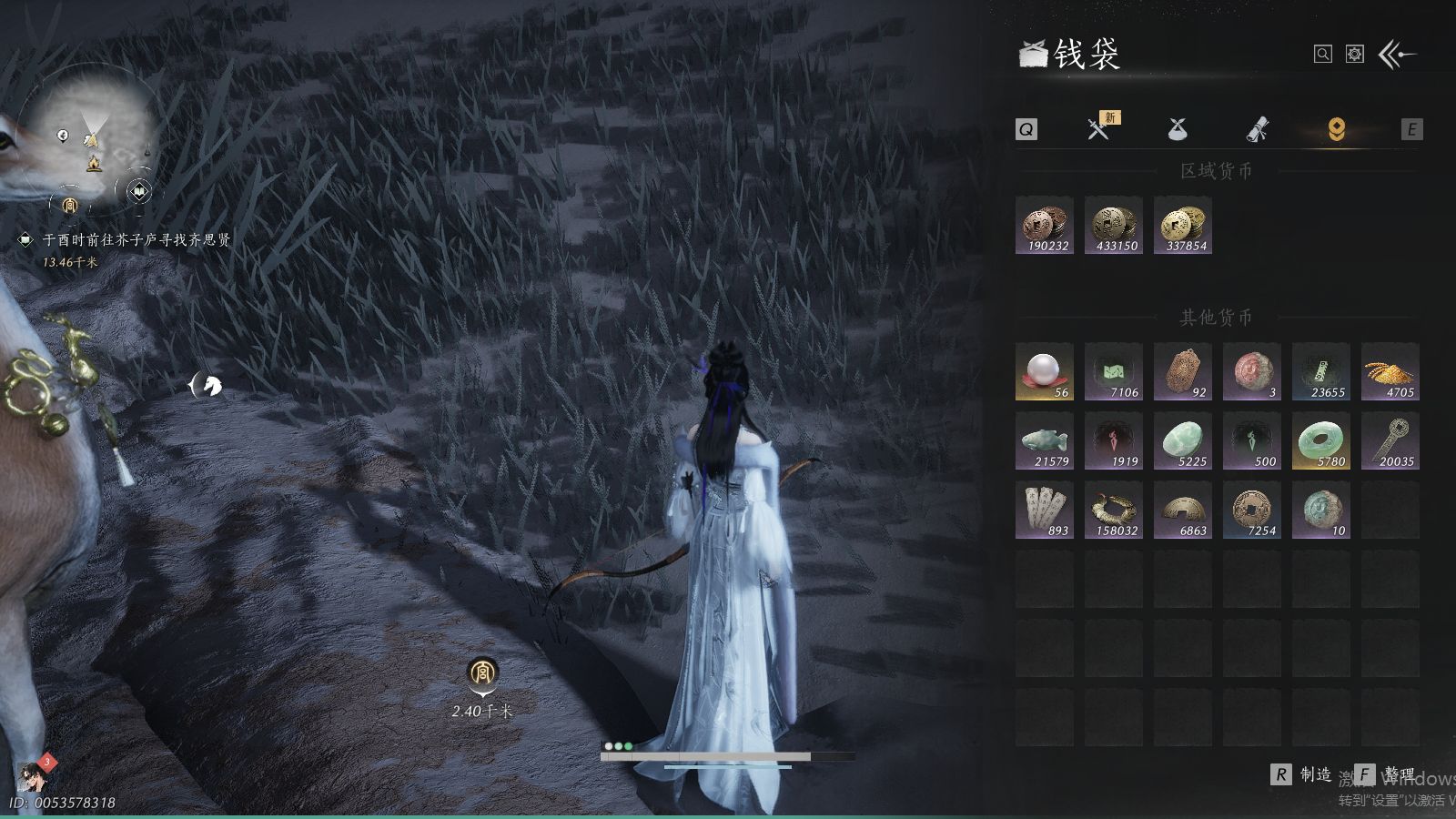
Task: Open the gear settings button in bag panel
Action: tap(1355, 55)
